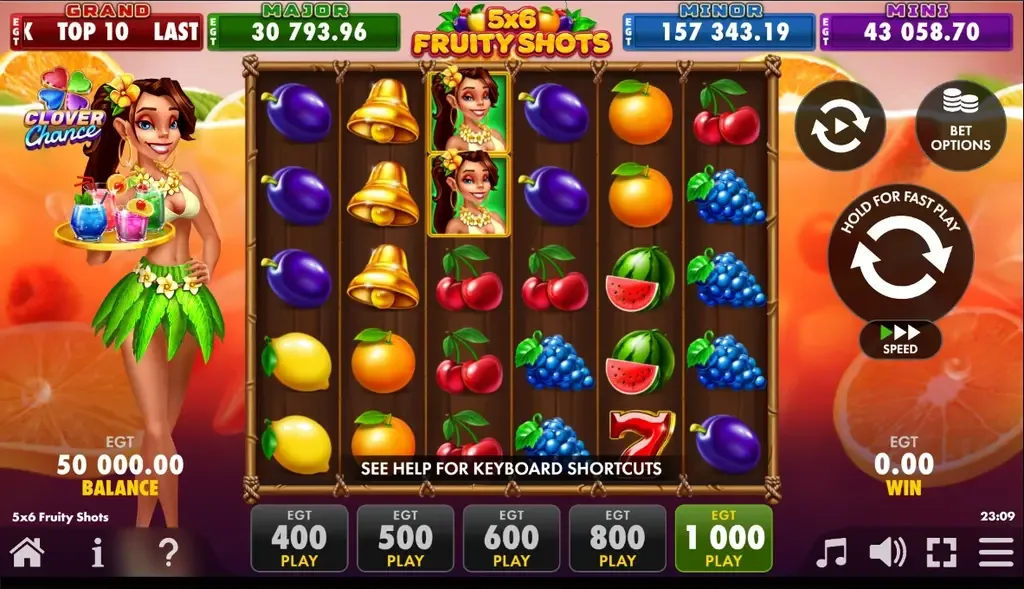Show the Mini jackpot panel
This screenshot has height=589, width=1024.
point(916,31)
